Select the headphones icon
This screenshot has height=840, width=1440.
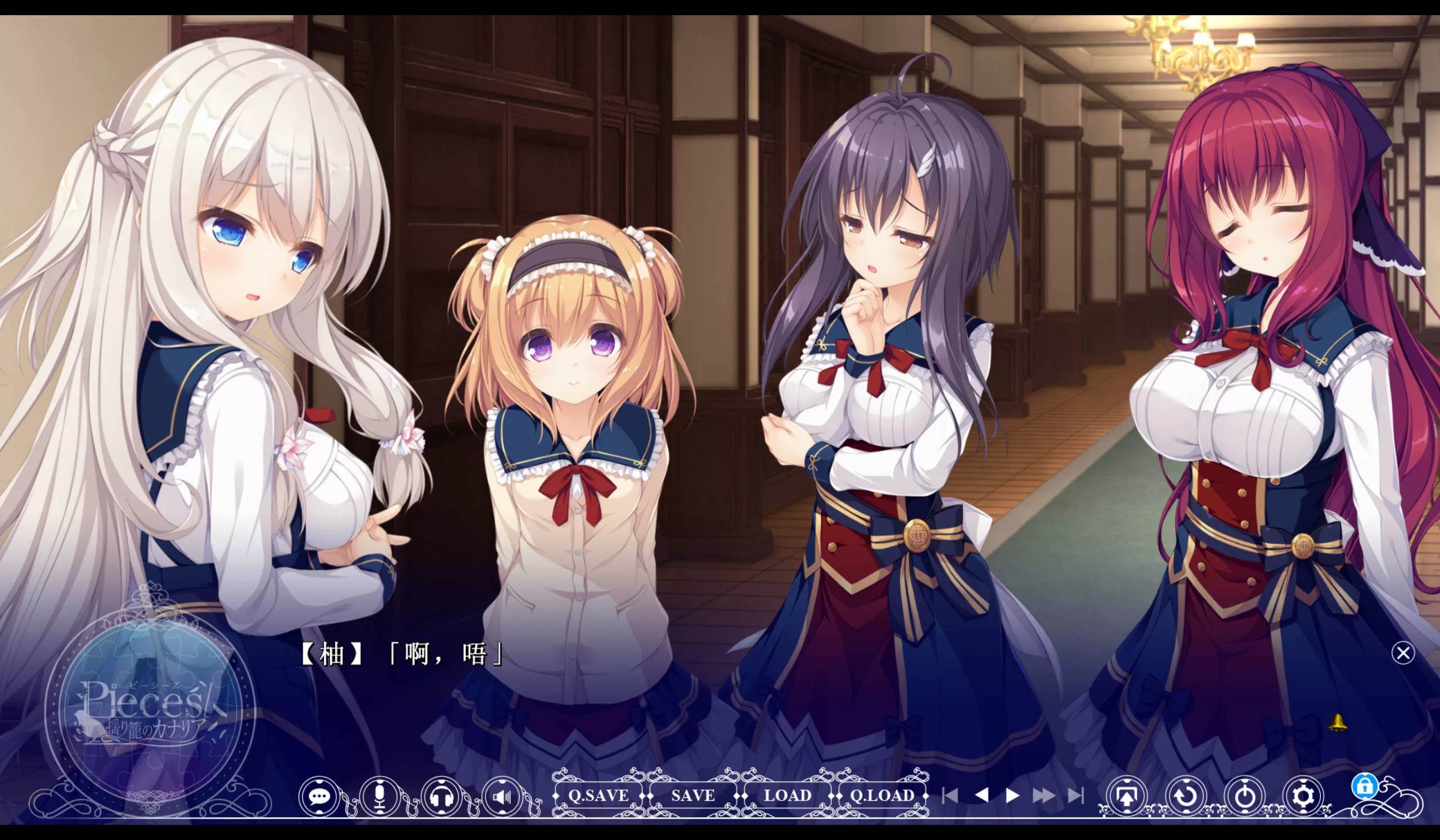click(441, 796)
